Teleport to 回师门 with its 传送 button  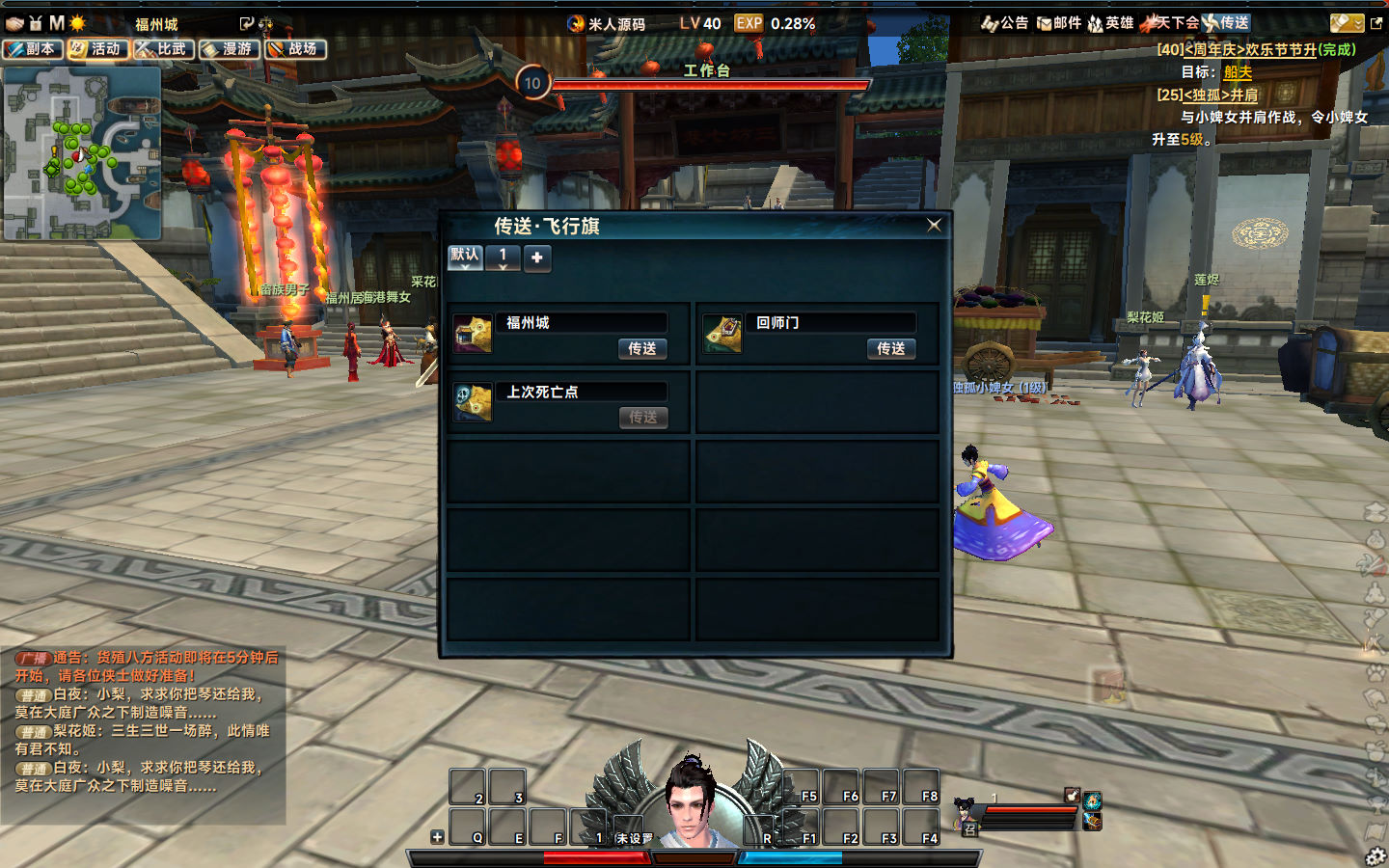point(890,349)
